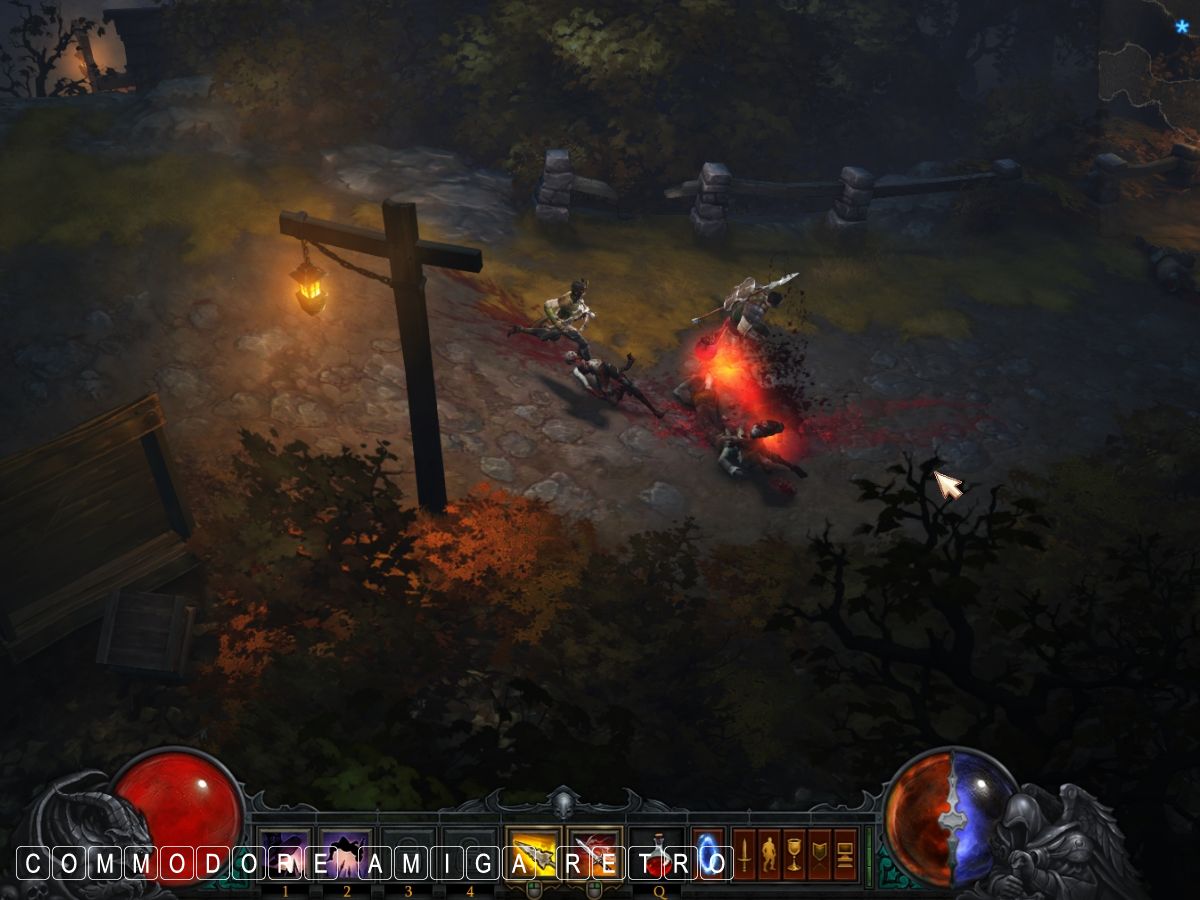Open the banner icon menu button

(x=820, y=855)
